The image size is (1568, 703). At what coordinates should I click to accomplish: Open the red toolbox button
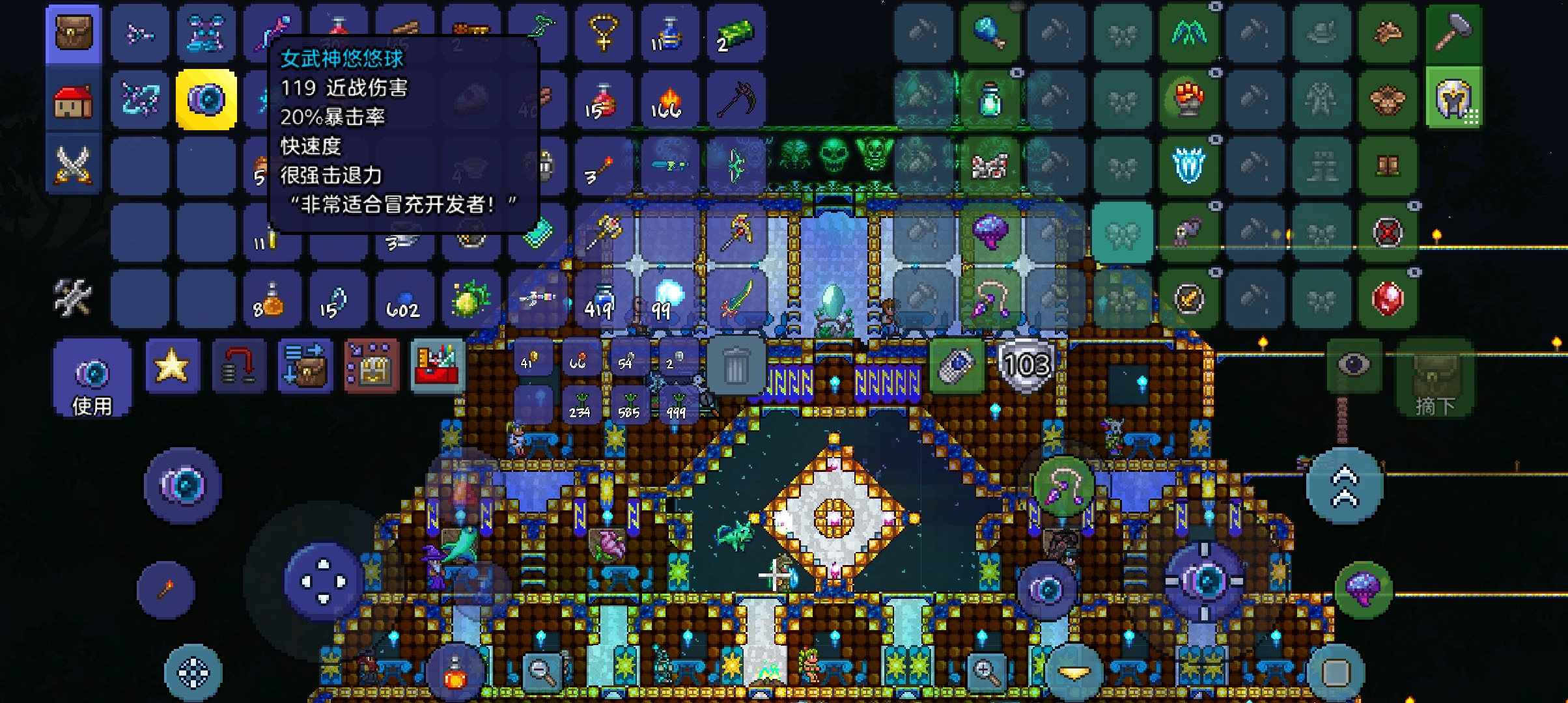tap(438, 366)
